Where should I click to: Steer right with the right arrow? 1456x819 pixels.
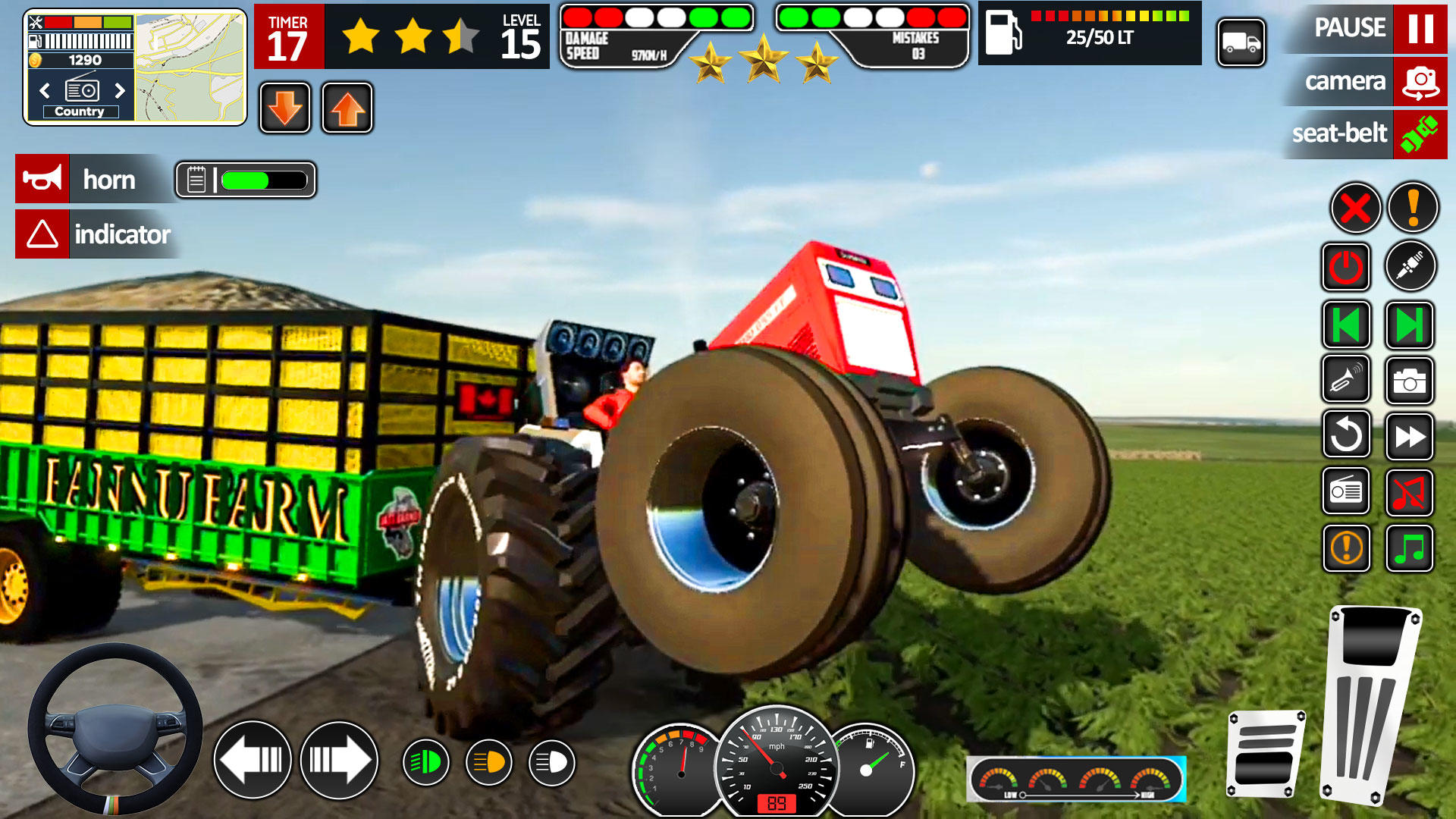tap(339, 760)
